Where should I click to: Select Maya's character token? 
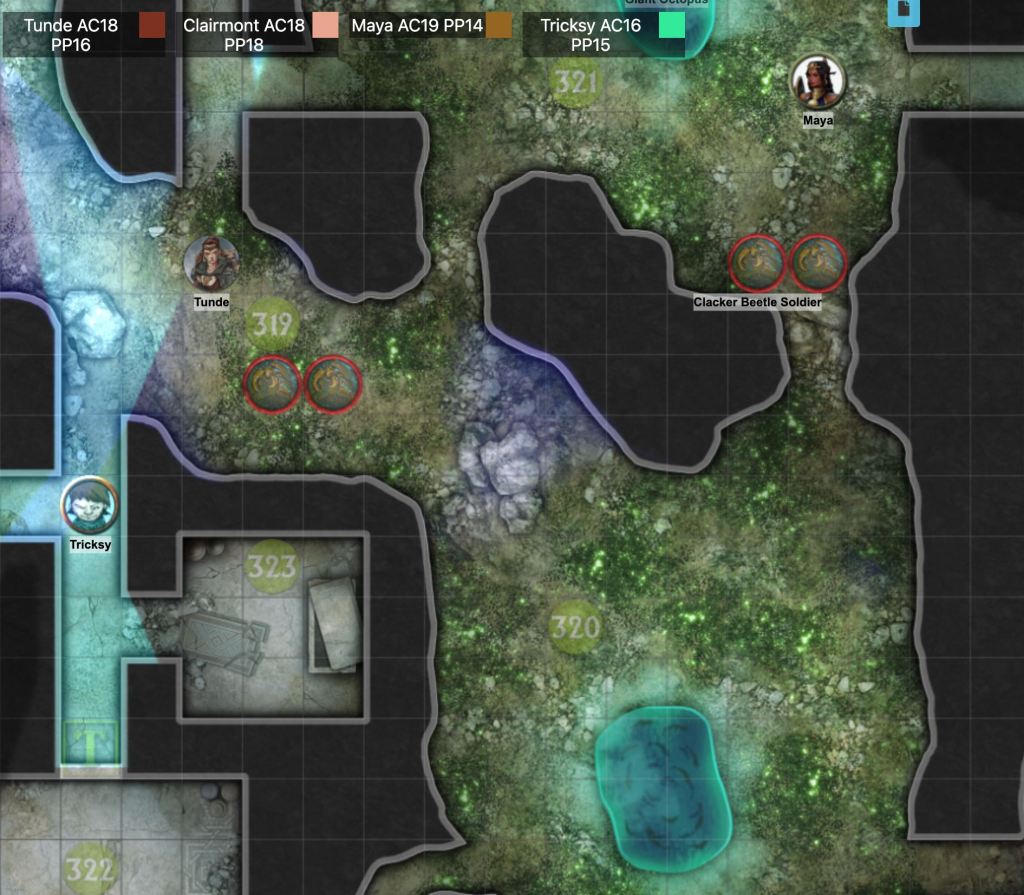pyautogui.click(x=817, y=81)
